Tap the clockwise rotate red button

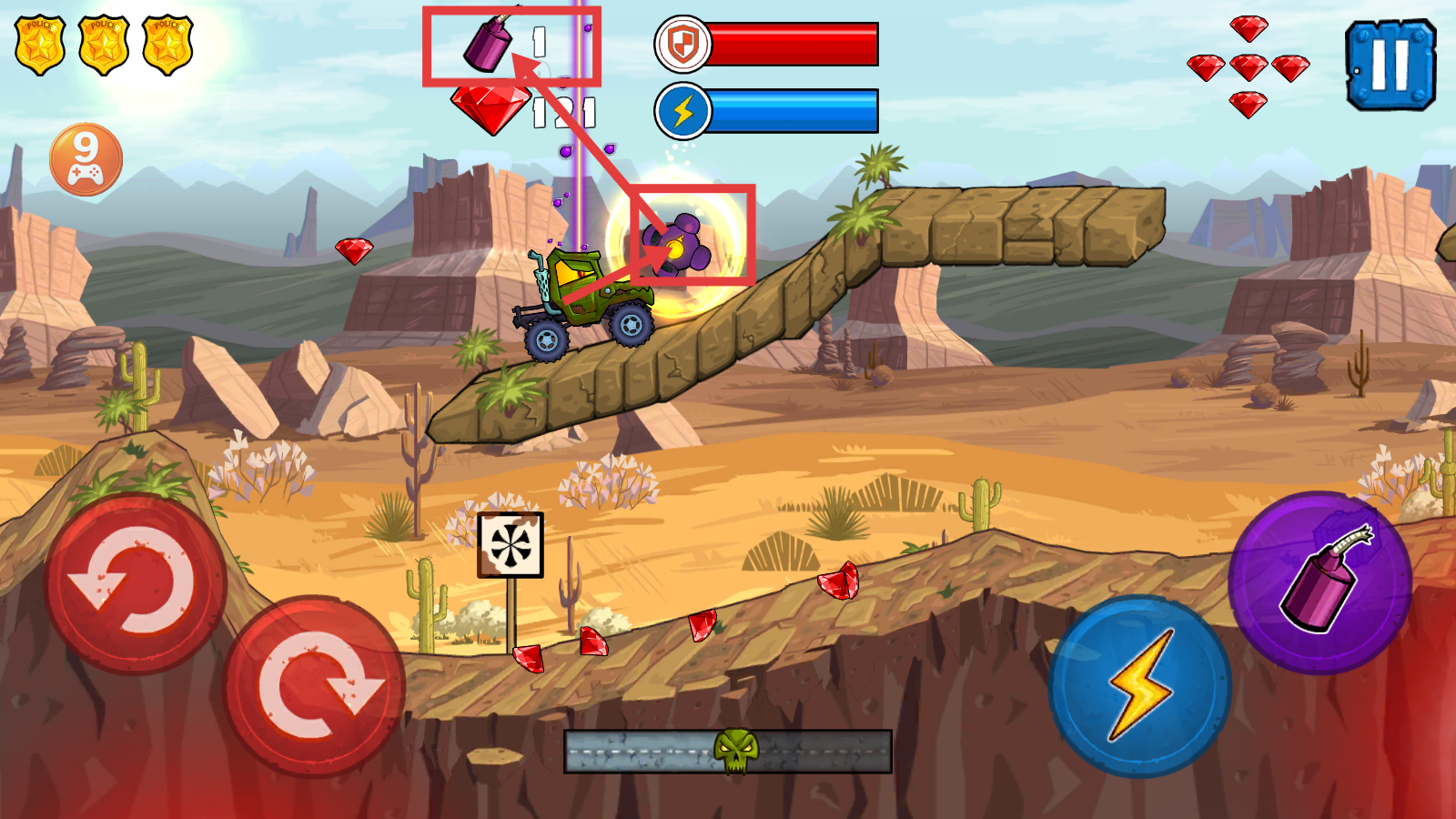tap(314, 686)
